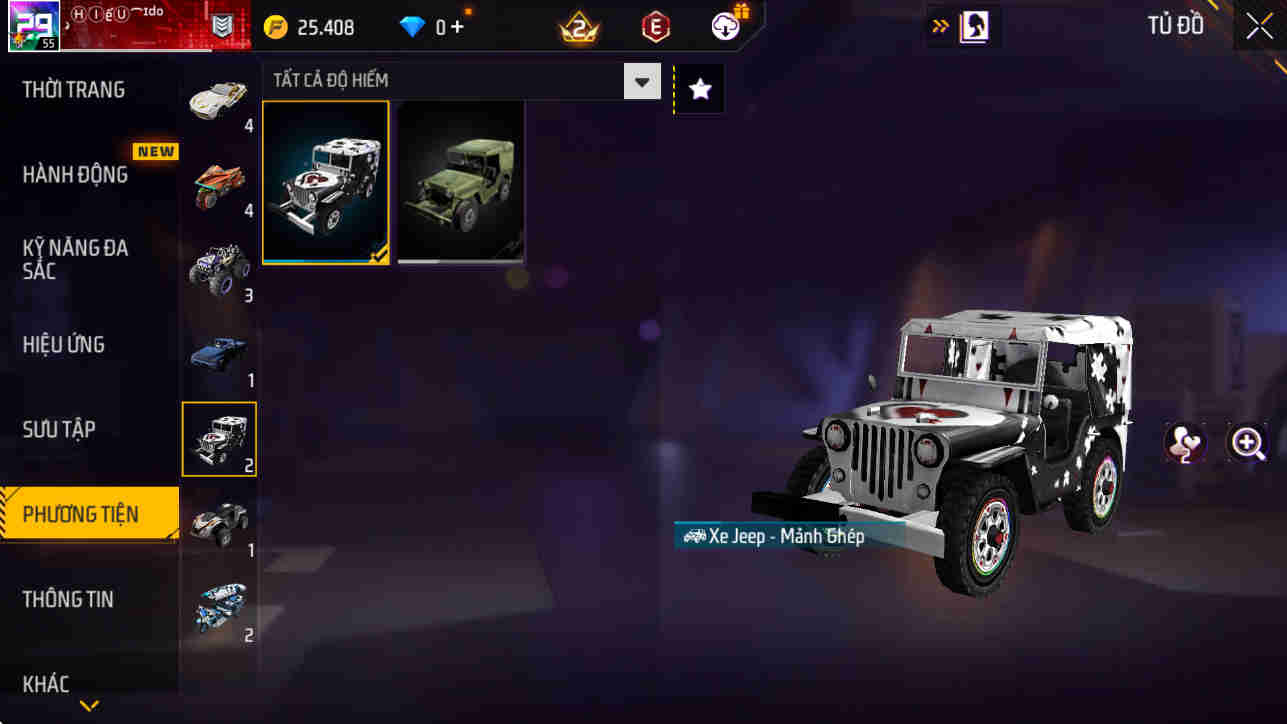Select the green Jeep skin thumbnail
This screenshot has height=724, width=1287.
coord(460,181)
